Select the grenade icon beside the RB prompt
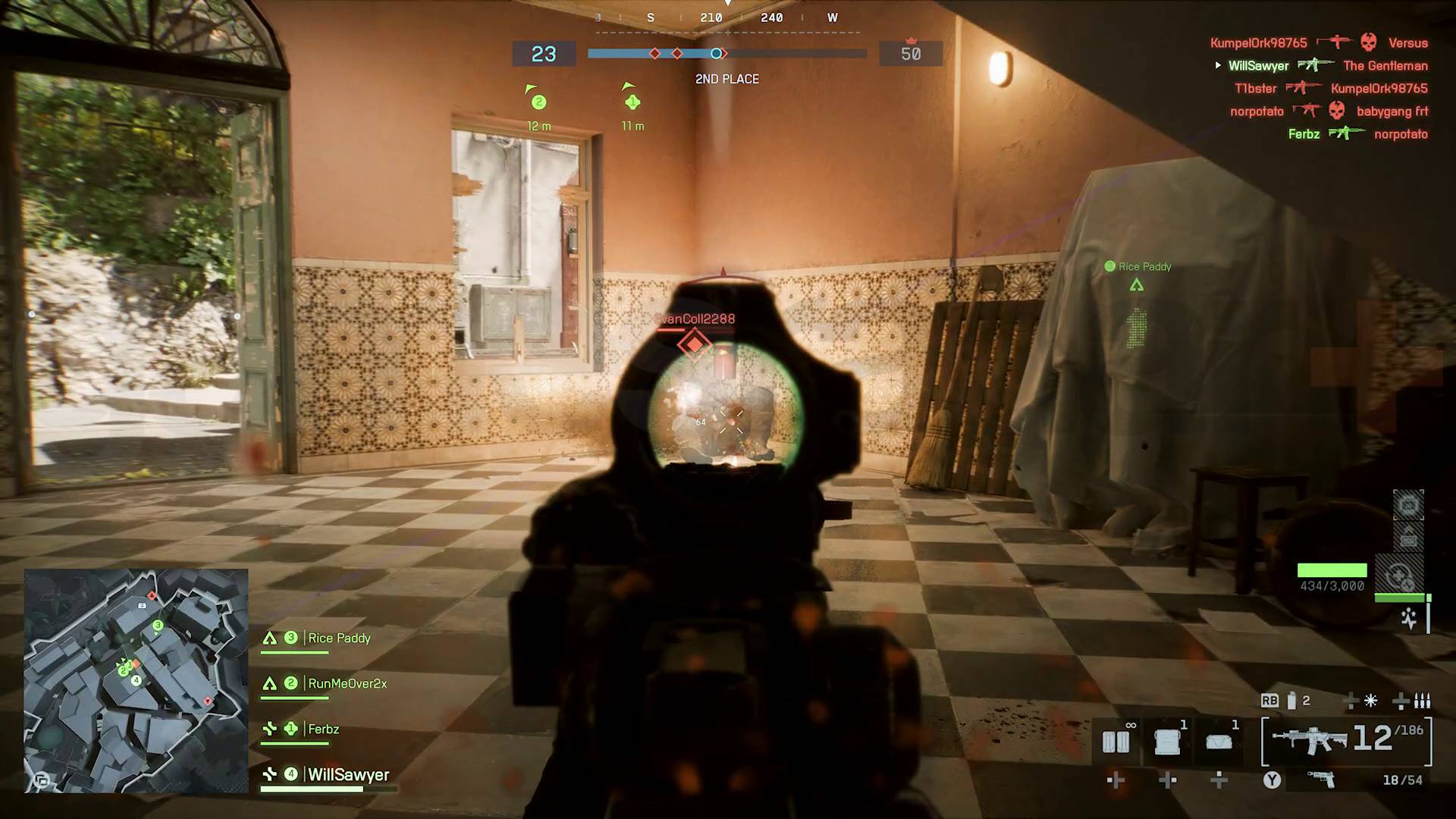1456x819 pixels. [x=1291, y=701]
